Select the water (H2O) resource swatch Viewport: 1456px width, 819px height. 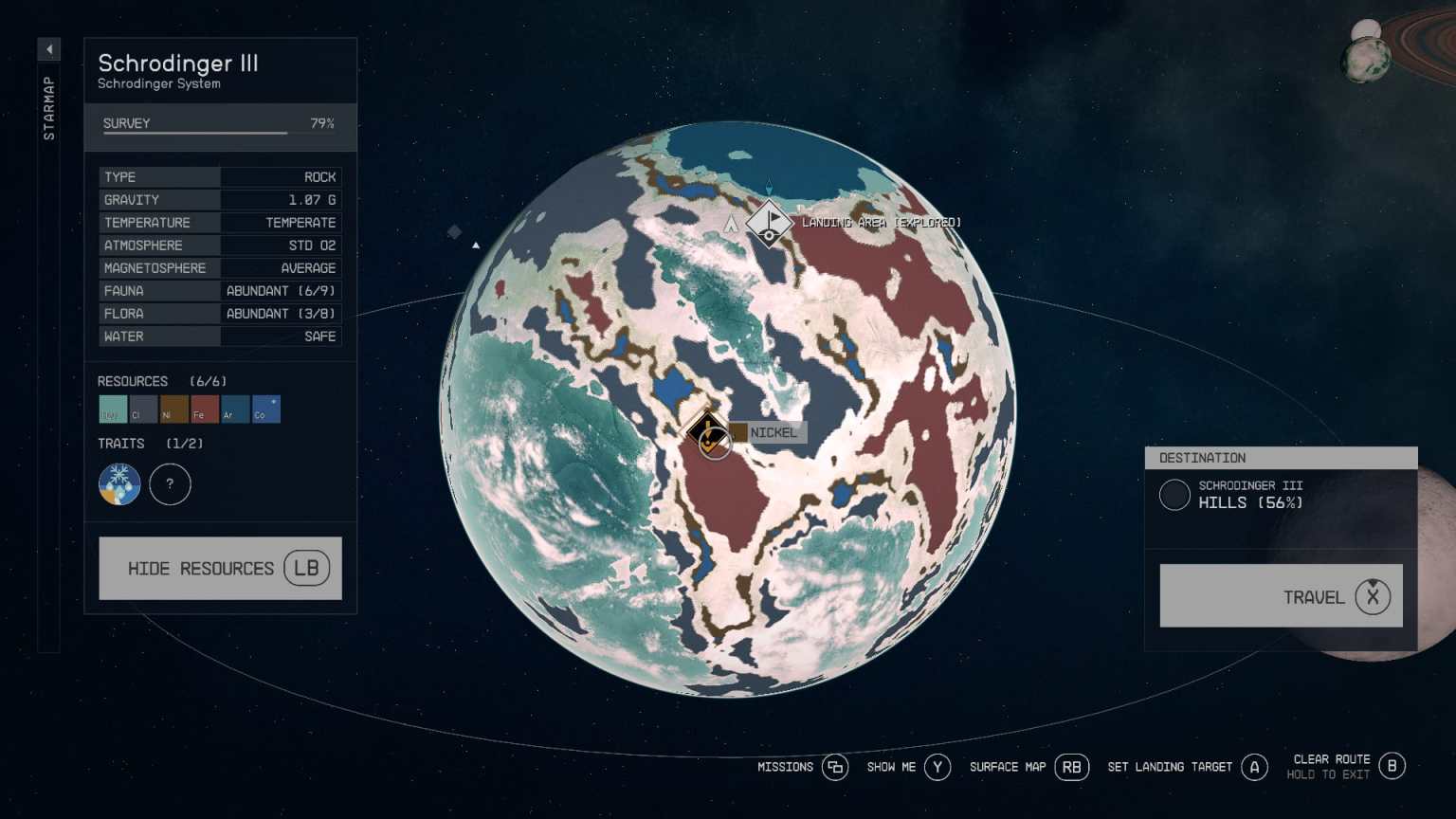(112, 409)
